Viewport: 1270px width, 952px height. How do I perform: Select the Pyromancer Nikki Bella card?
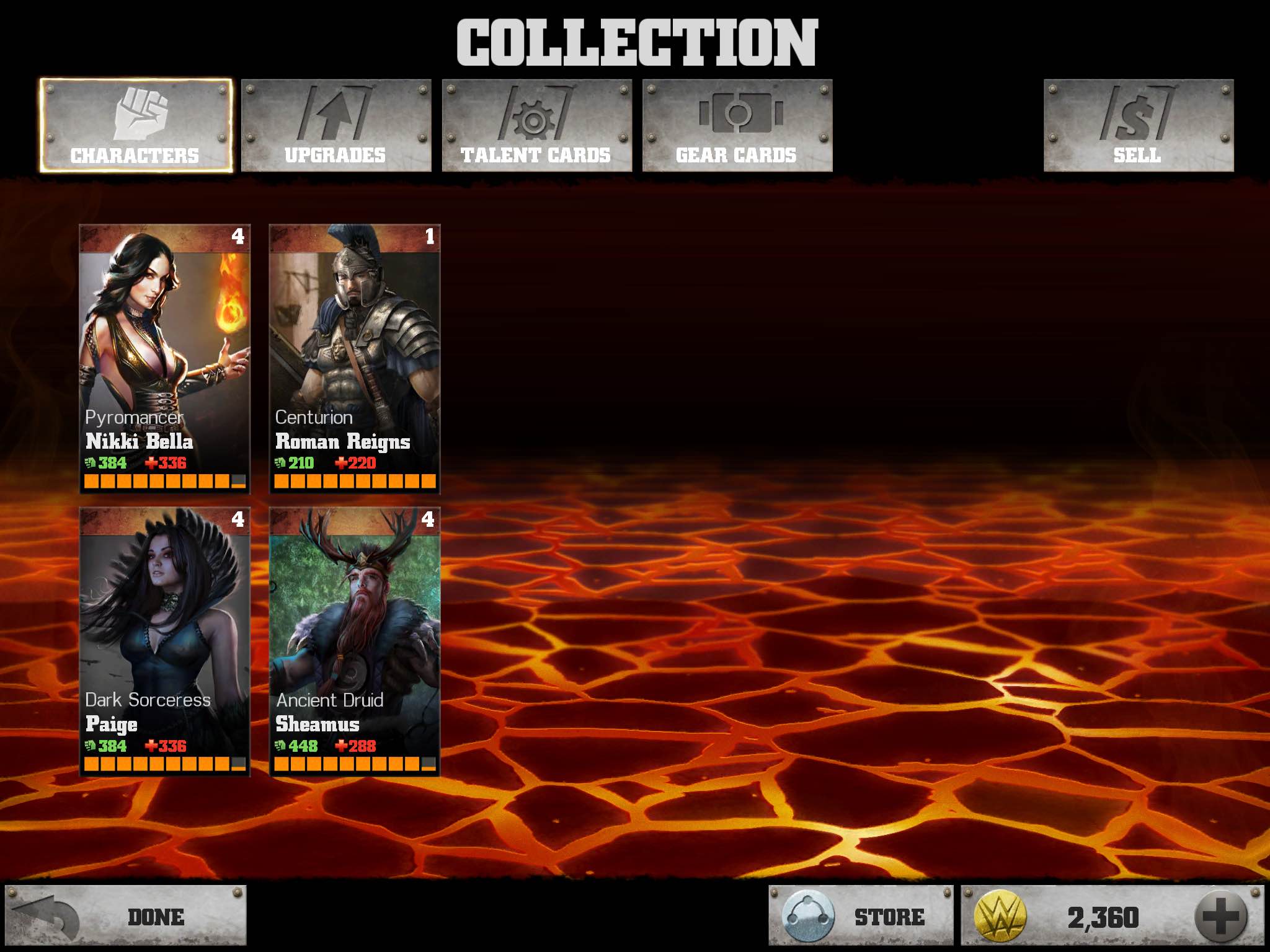(x=165, y=358)
